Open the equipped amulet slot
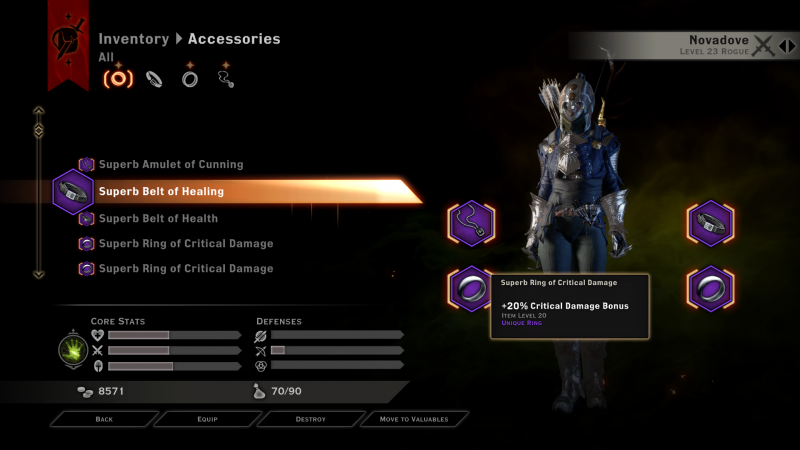Screen dimensions: 800x450 [x=469, y=223]
